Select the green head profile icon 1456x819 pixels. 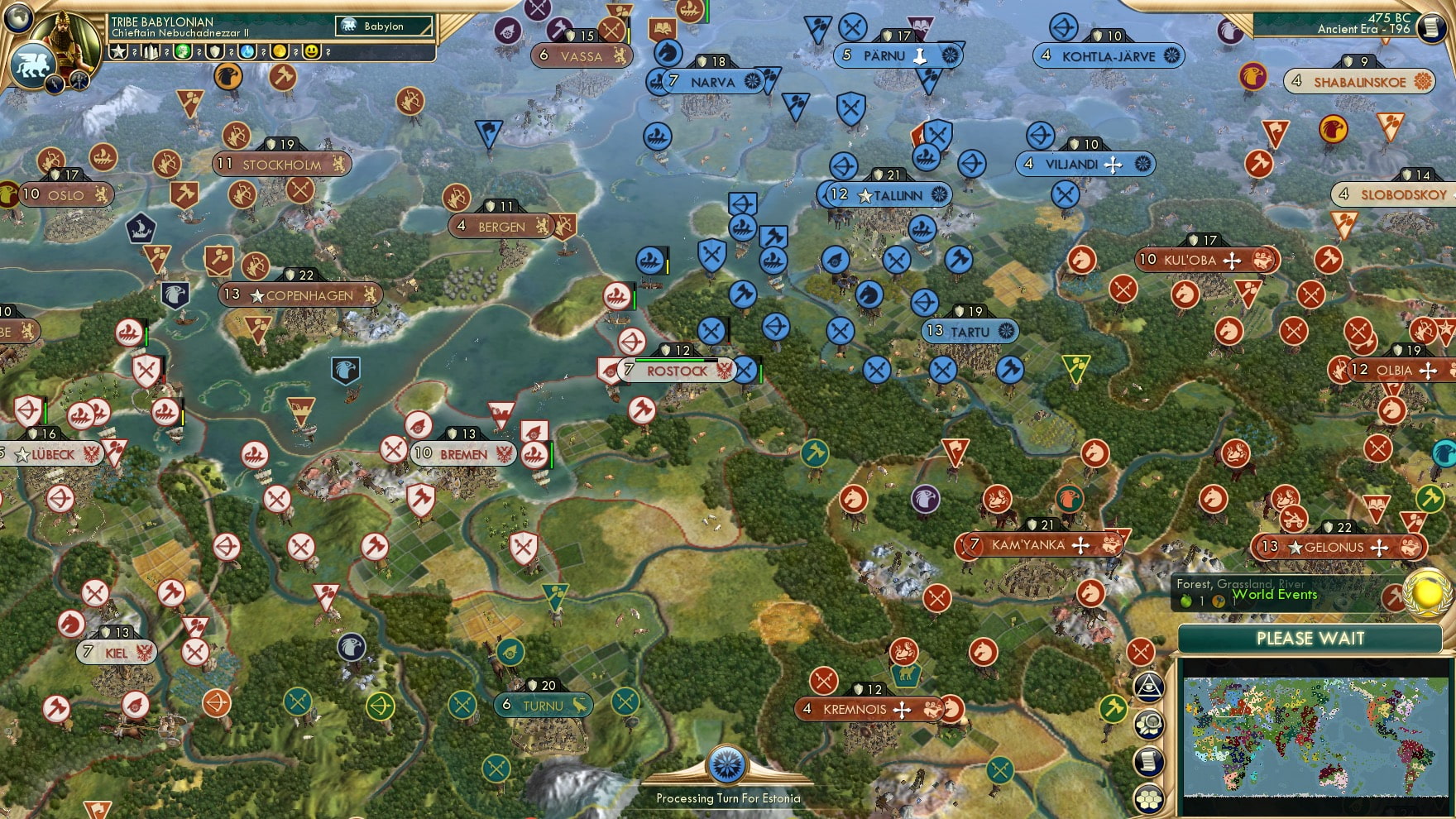(184, 52)
